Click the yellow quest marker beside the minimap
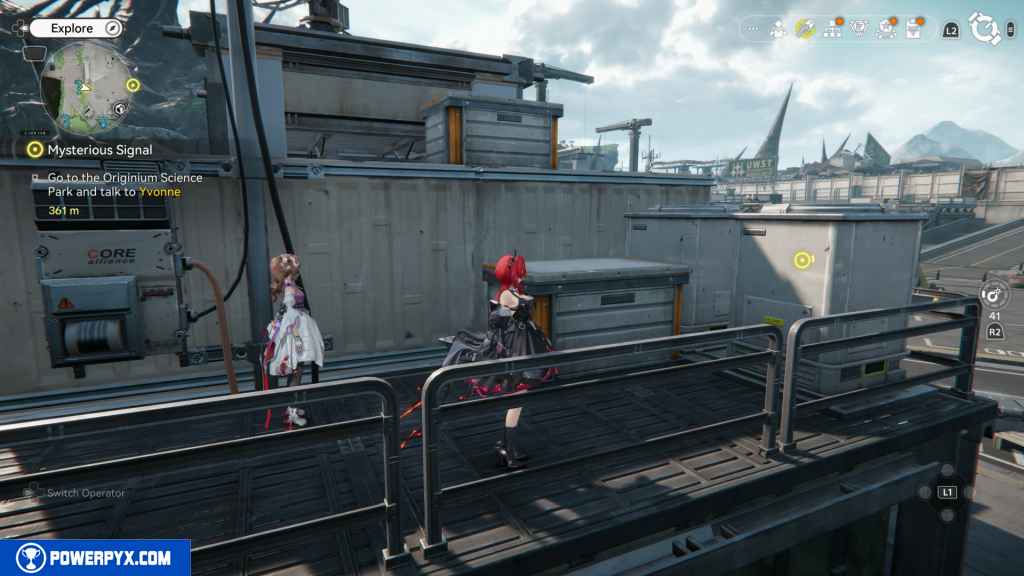1024x576 pixels. (133, 85)
